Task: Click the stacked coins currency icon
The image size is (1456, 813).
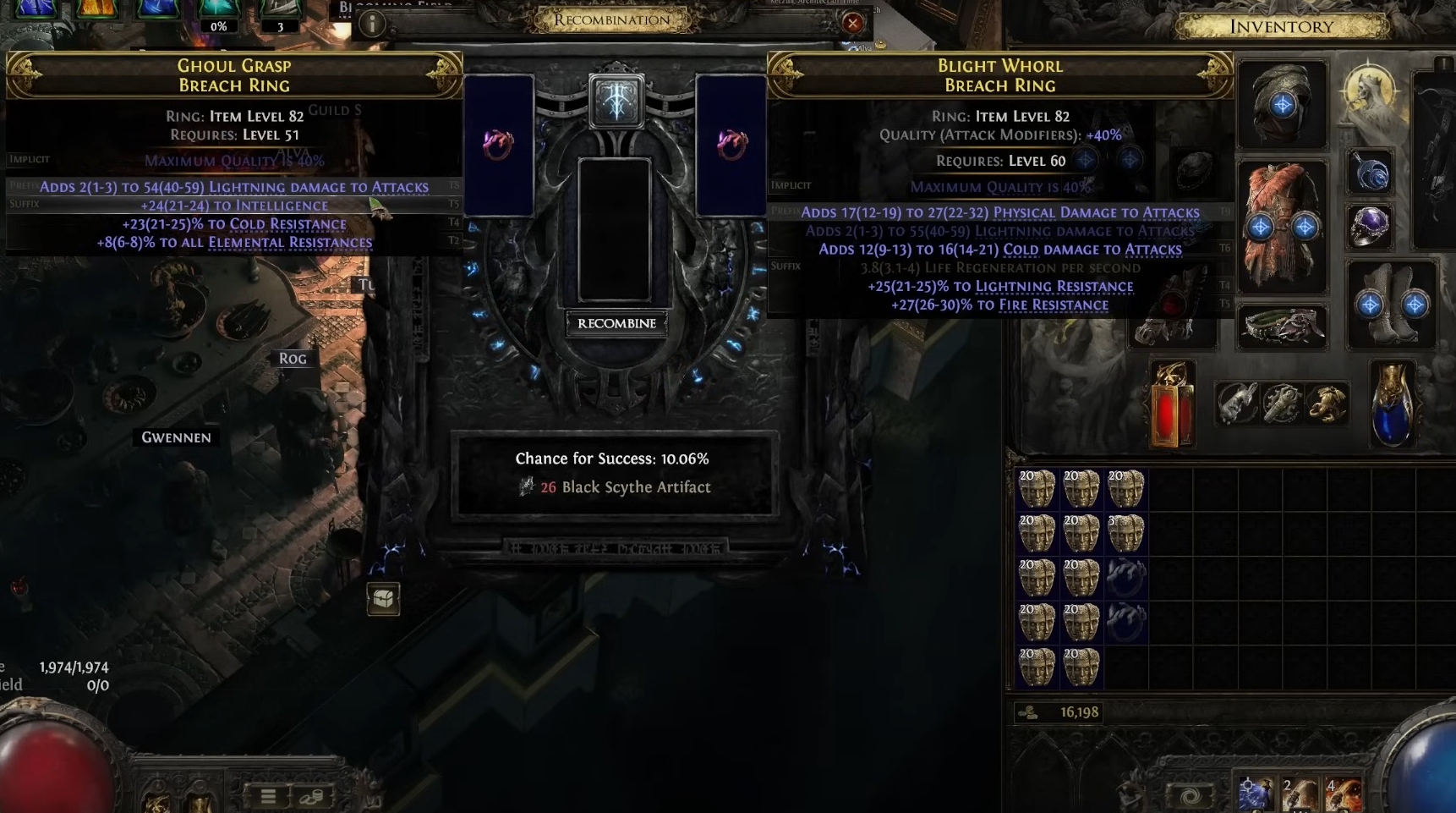Action: 312,797
